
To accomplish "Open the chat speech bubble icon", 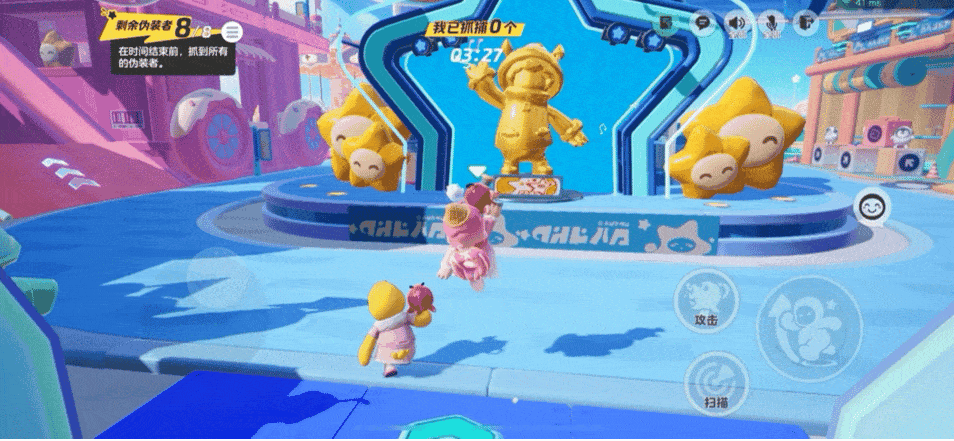I will (703, 21).
